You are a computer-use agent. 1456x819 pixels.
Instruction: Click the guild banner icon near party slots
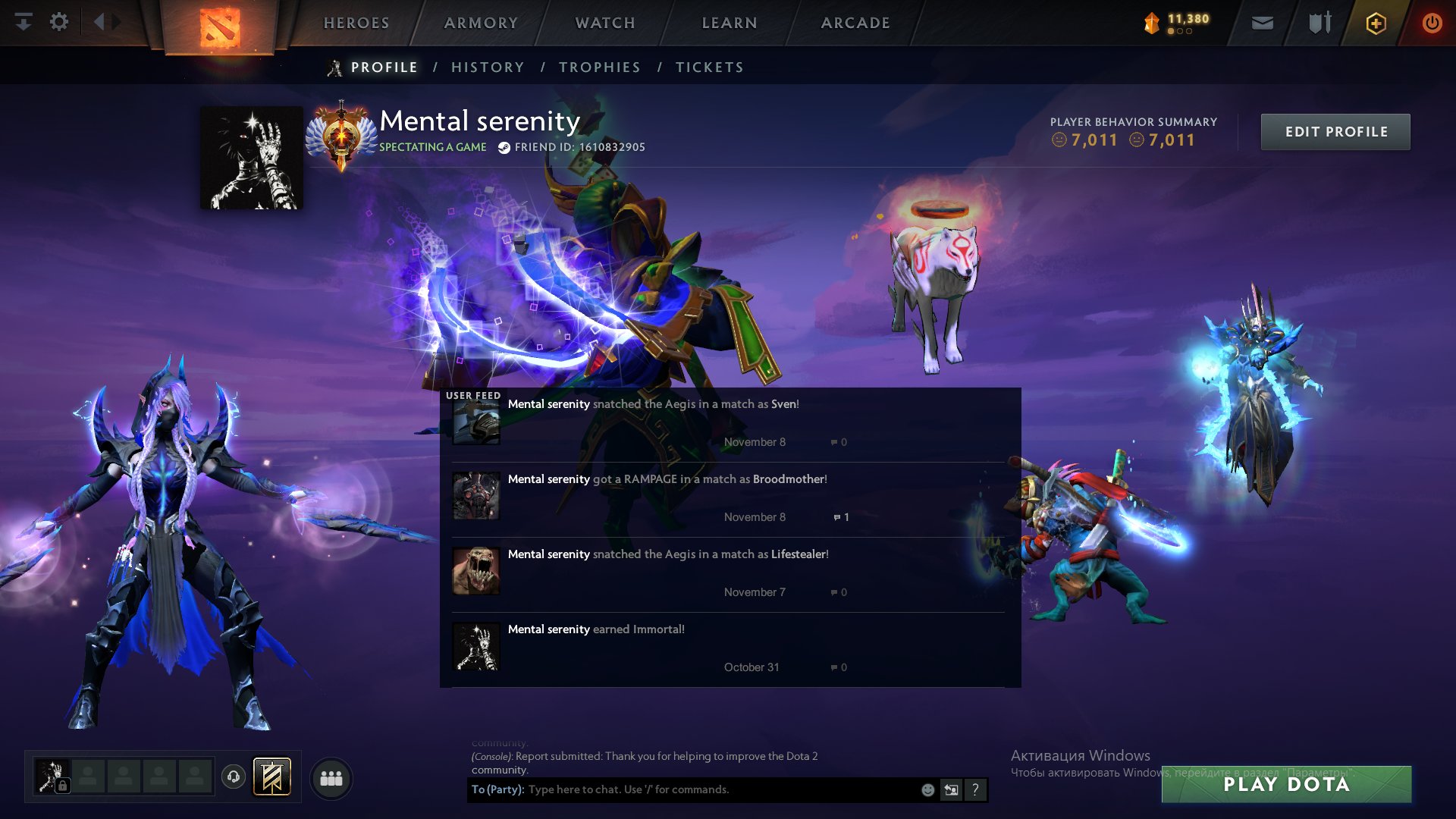click(x=272, y=777)
